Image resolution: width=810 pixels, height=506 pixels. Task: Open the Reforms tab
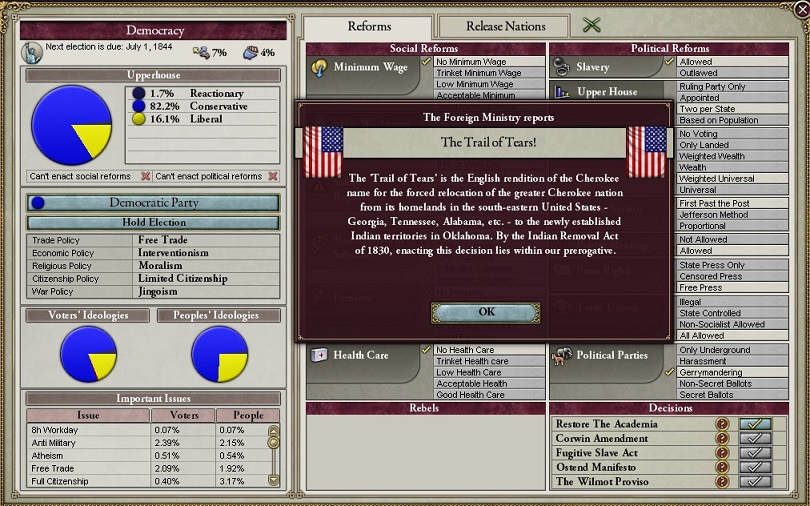pyautogui.click(x=369, y=26)
